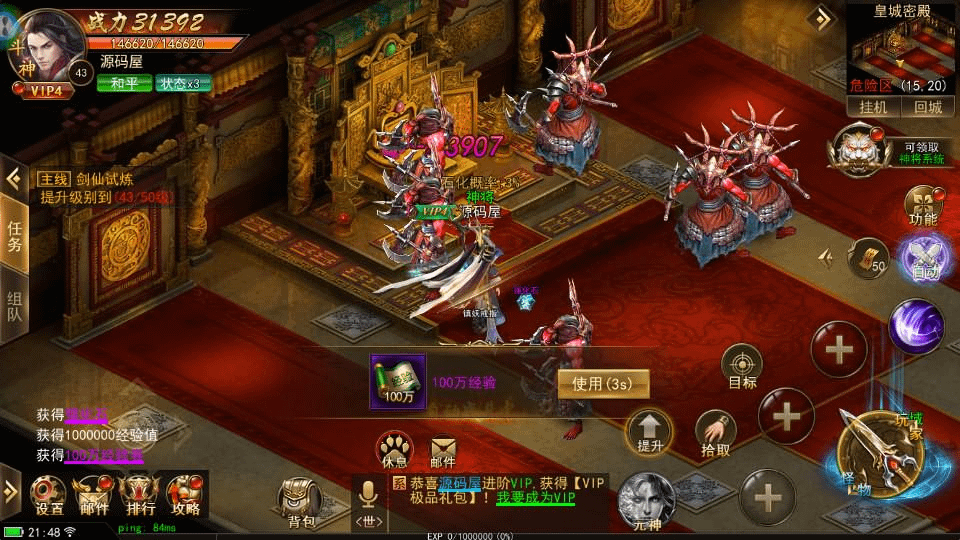Click the 回城 return-to-town button
Viewport: 960px width, 540px height.
(925, 107)
